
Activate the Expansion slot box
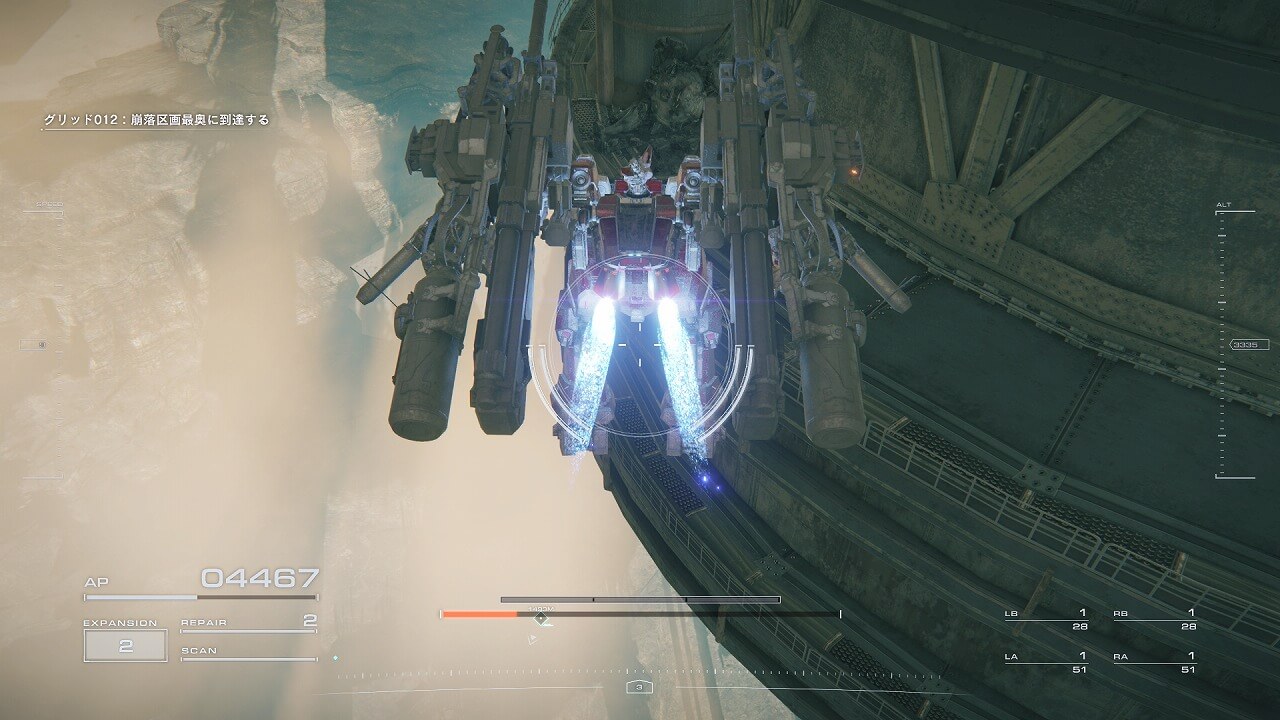(x=125, y=646)
